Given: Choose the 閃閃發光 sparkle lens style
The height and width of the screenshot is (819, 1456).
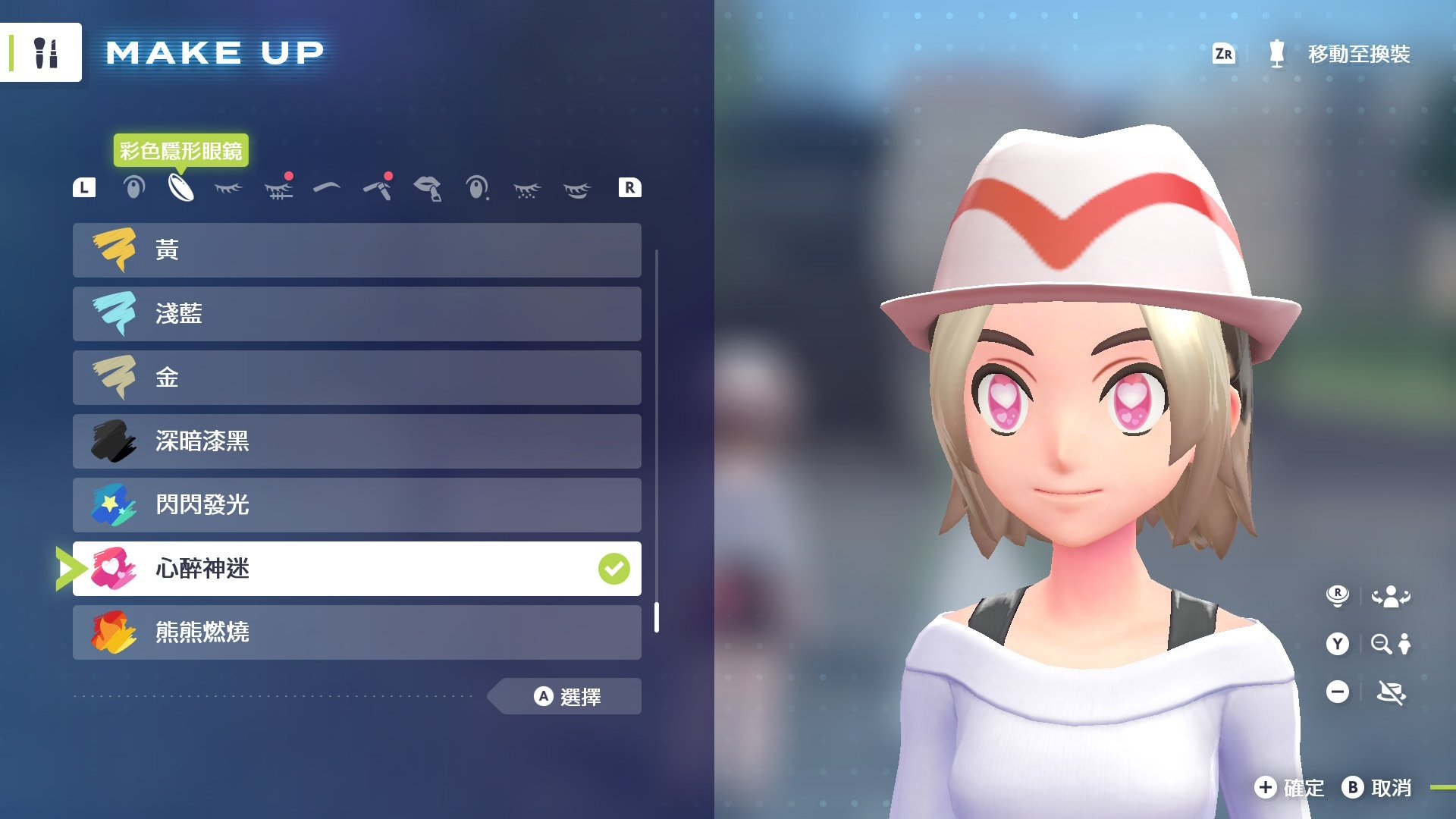Looking at the screenshot, I should coord(356,505).
